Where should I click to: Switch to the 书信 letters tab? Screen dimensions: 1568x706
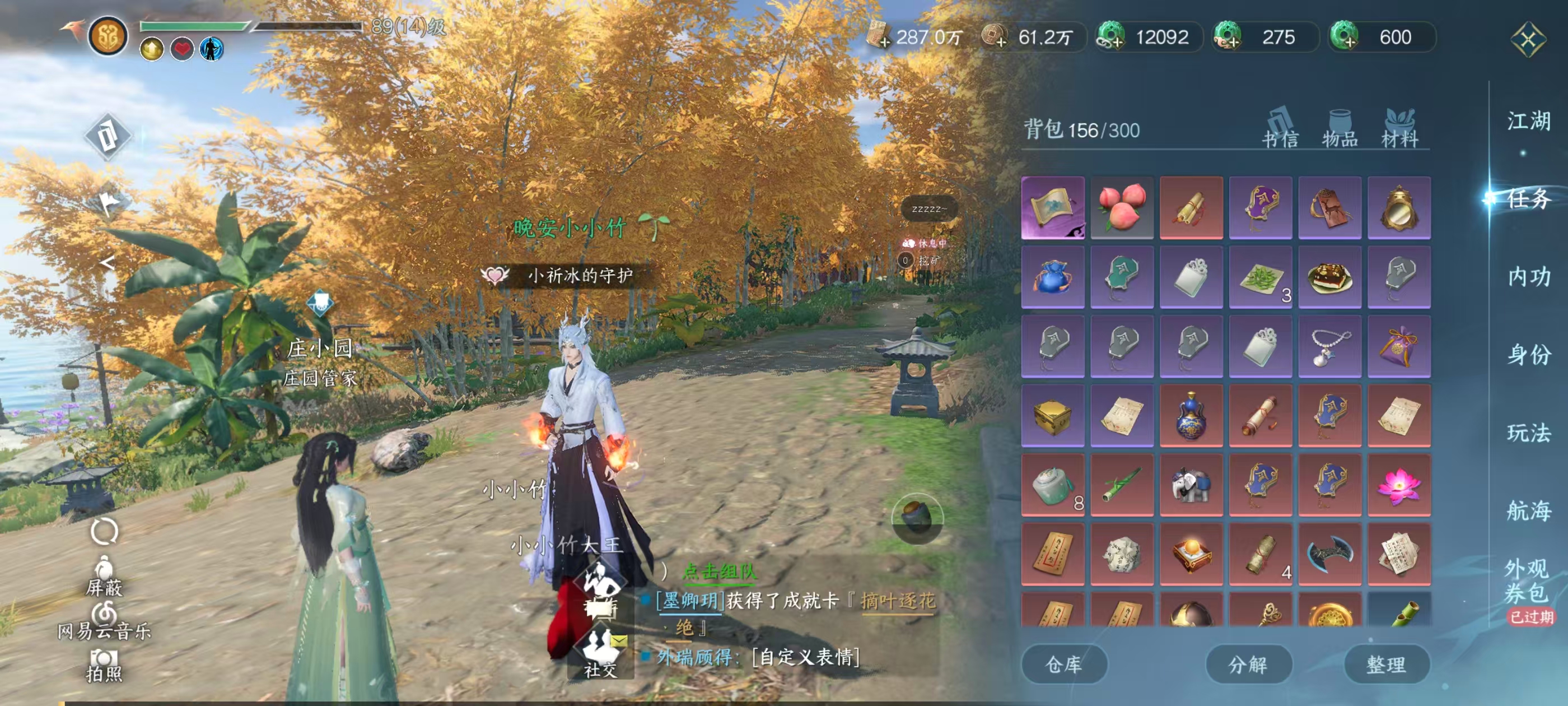[x=1280, y=129]
